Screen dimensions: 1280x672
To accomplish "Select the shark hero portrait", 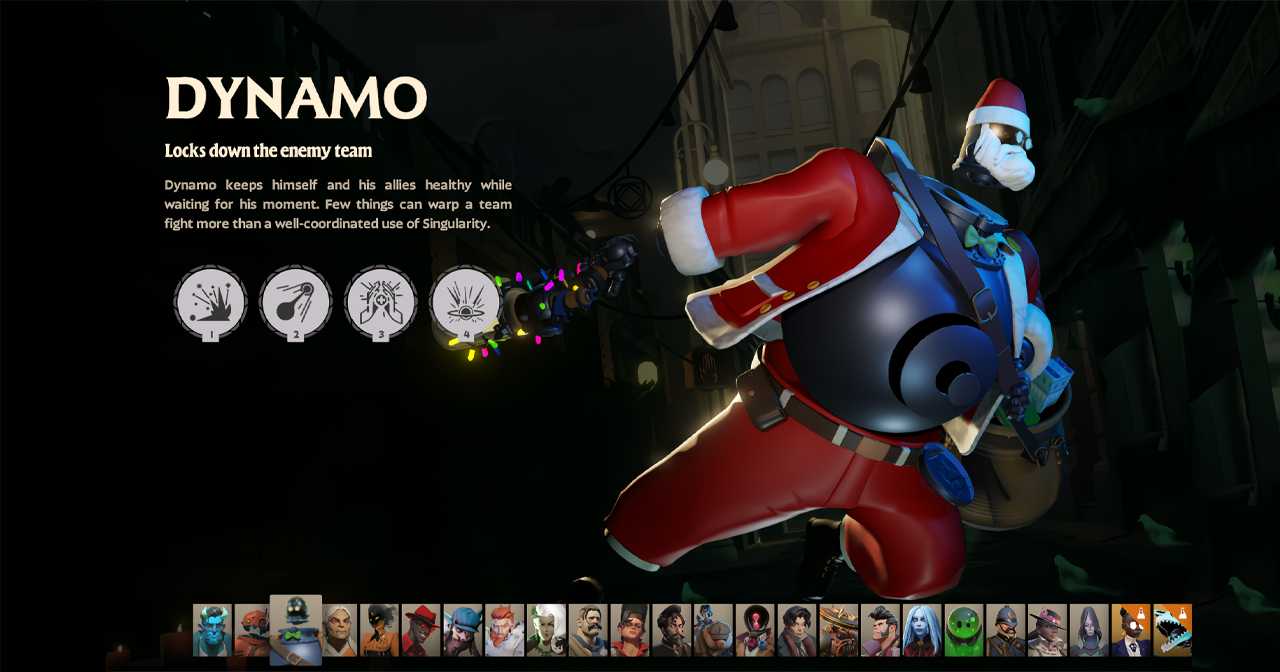I will pos(1172,630).
